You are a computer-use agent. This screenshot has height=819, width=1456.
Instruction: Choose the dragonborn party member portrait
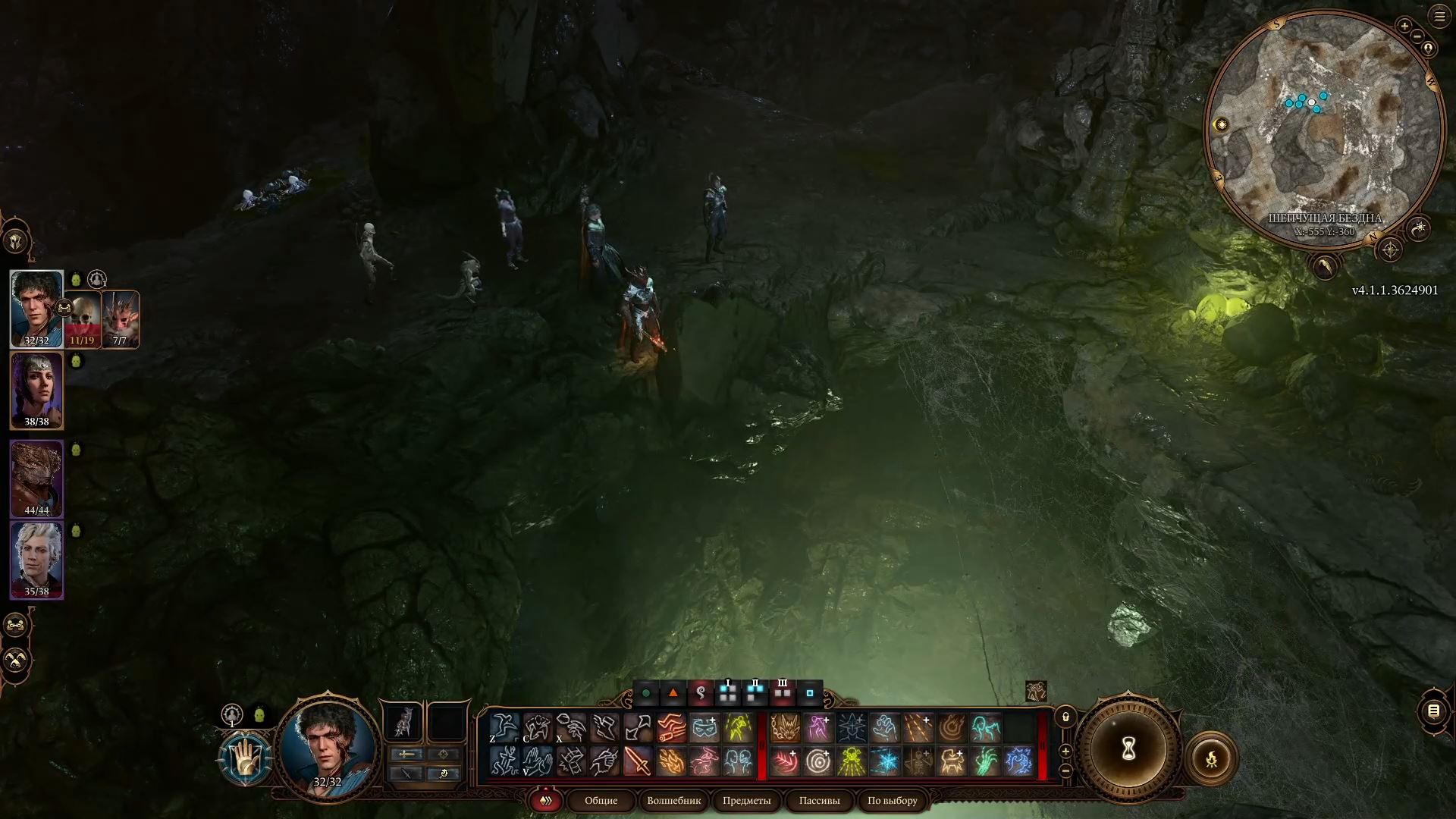click(36, 478)
